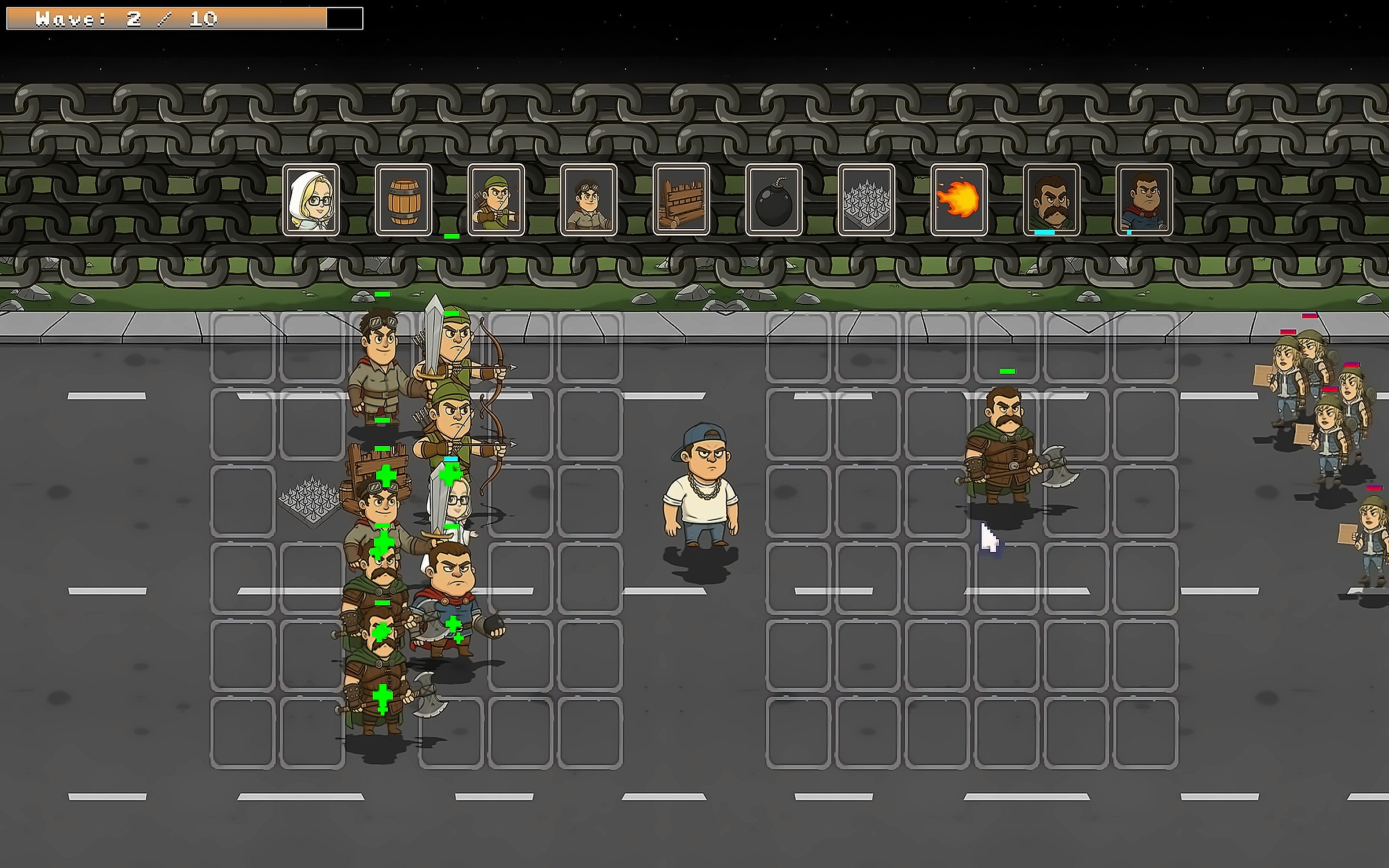Image resolution: width=1389 pixels, height=868 pixels.
Task: Choose the red-scarf brawler unit card
Action: [x=1144, y=200]
